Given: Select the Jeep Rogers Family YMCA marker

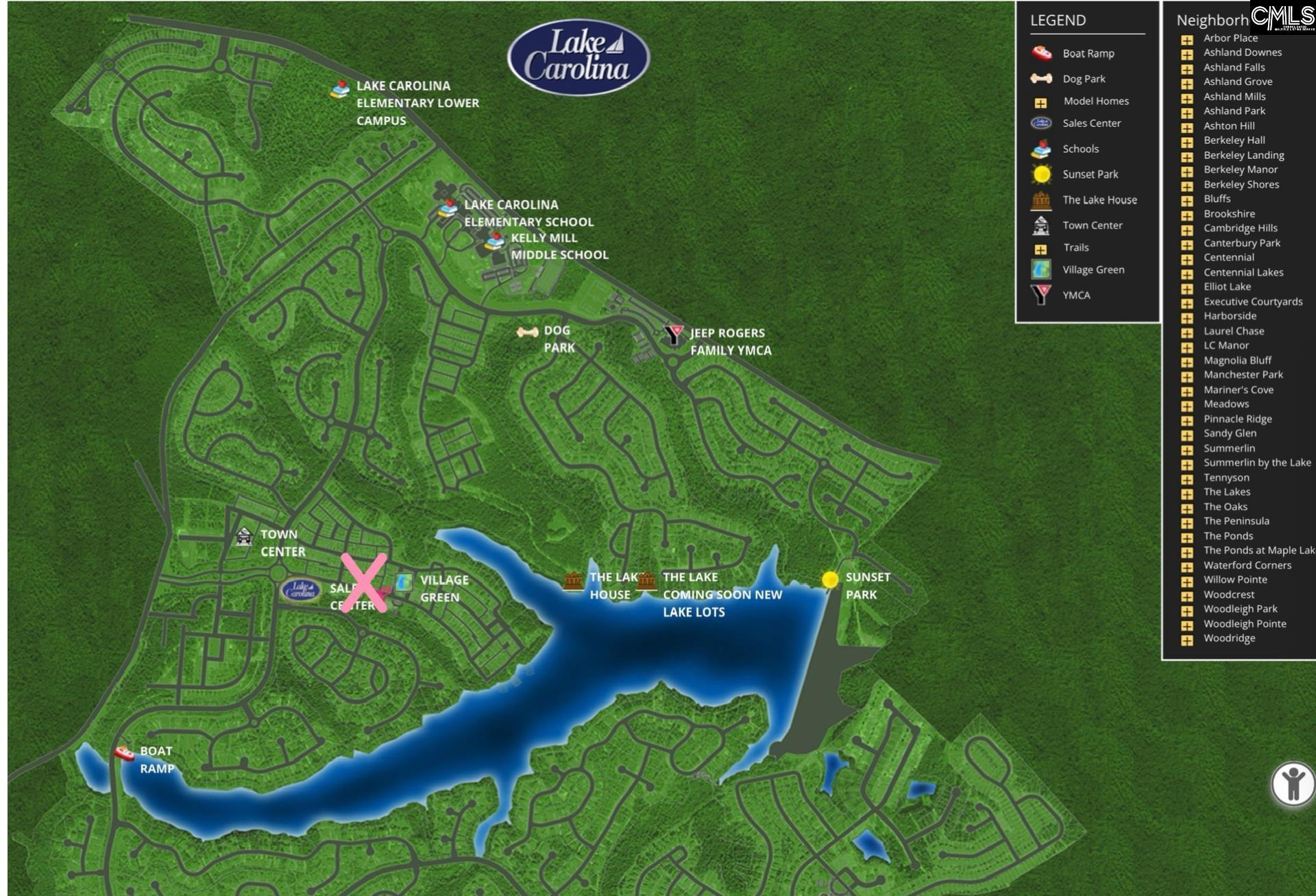Looking at the screenshot, I should pyautogui.click(x=674, y=335).
